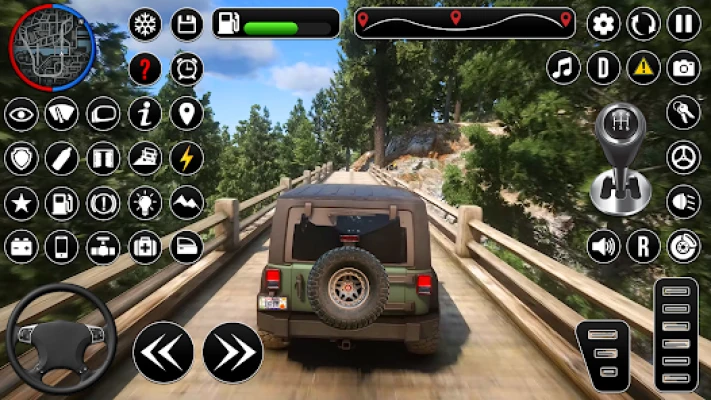Image resolution: width=711 pixels, height=400 pixels.
Task: Save progress with the floppy disk icon
Action: (x=186, y=24)
